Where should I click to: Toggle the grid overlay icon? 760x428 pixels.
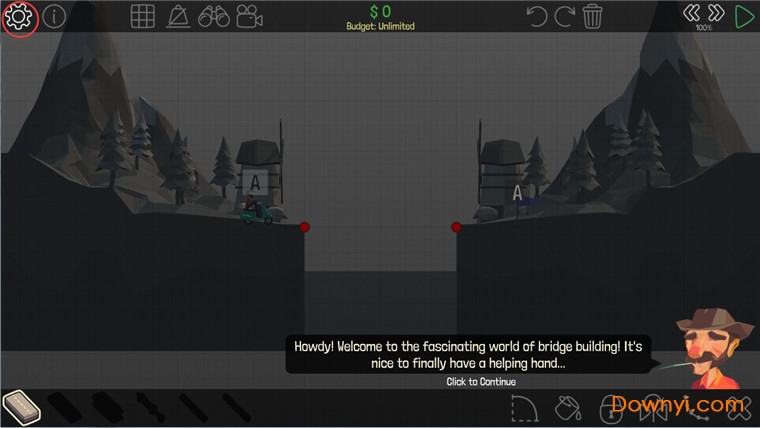pyautogui.click(x=143, y=17)
